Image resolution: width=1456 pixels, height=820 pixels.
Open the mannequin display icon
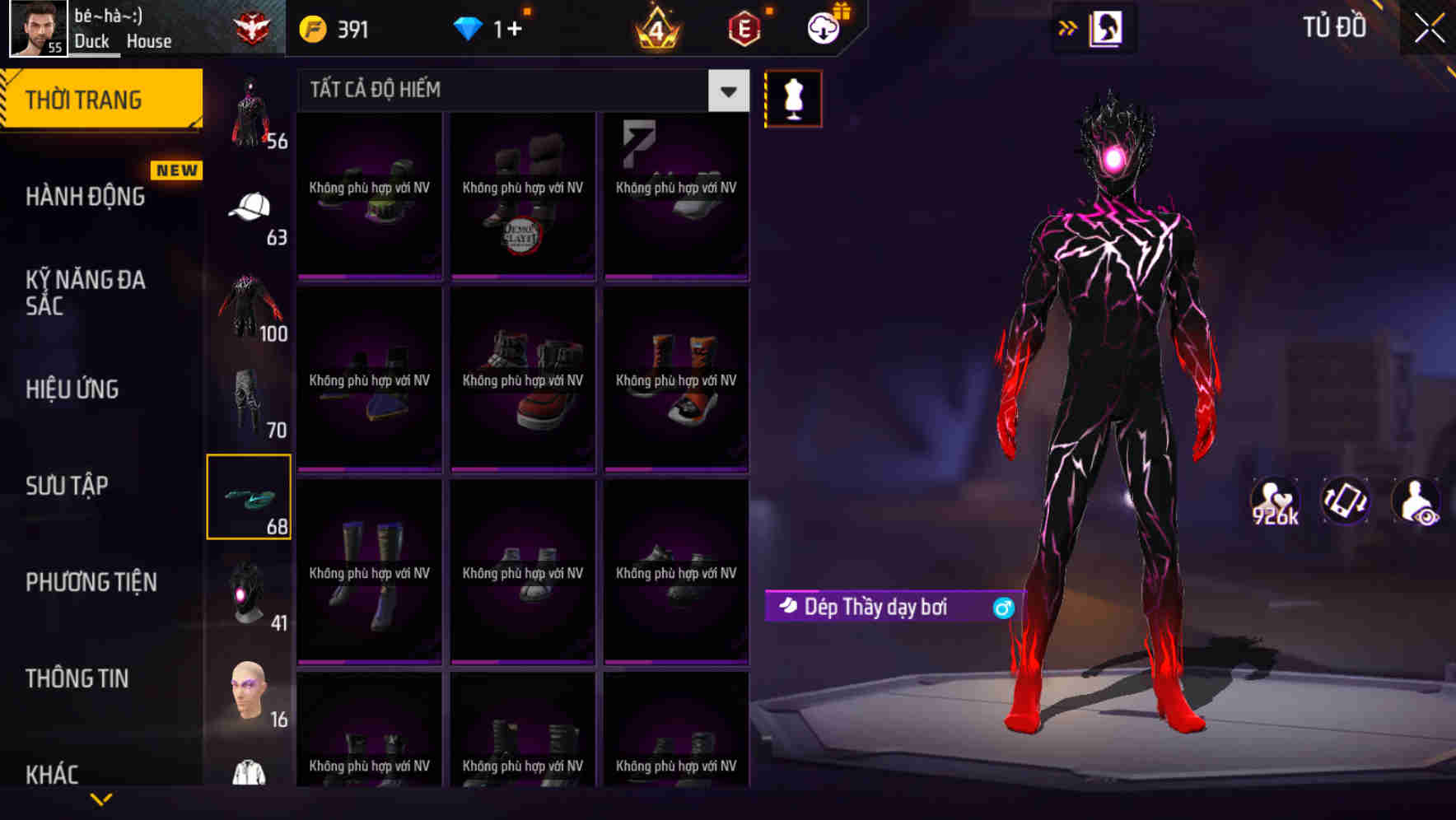[792, 98]
